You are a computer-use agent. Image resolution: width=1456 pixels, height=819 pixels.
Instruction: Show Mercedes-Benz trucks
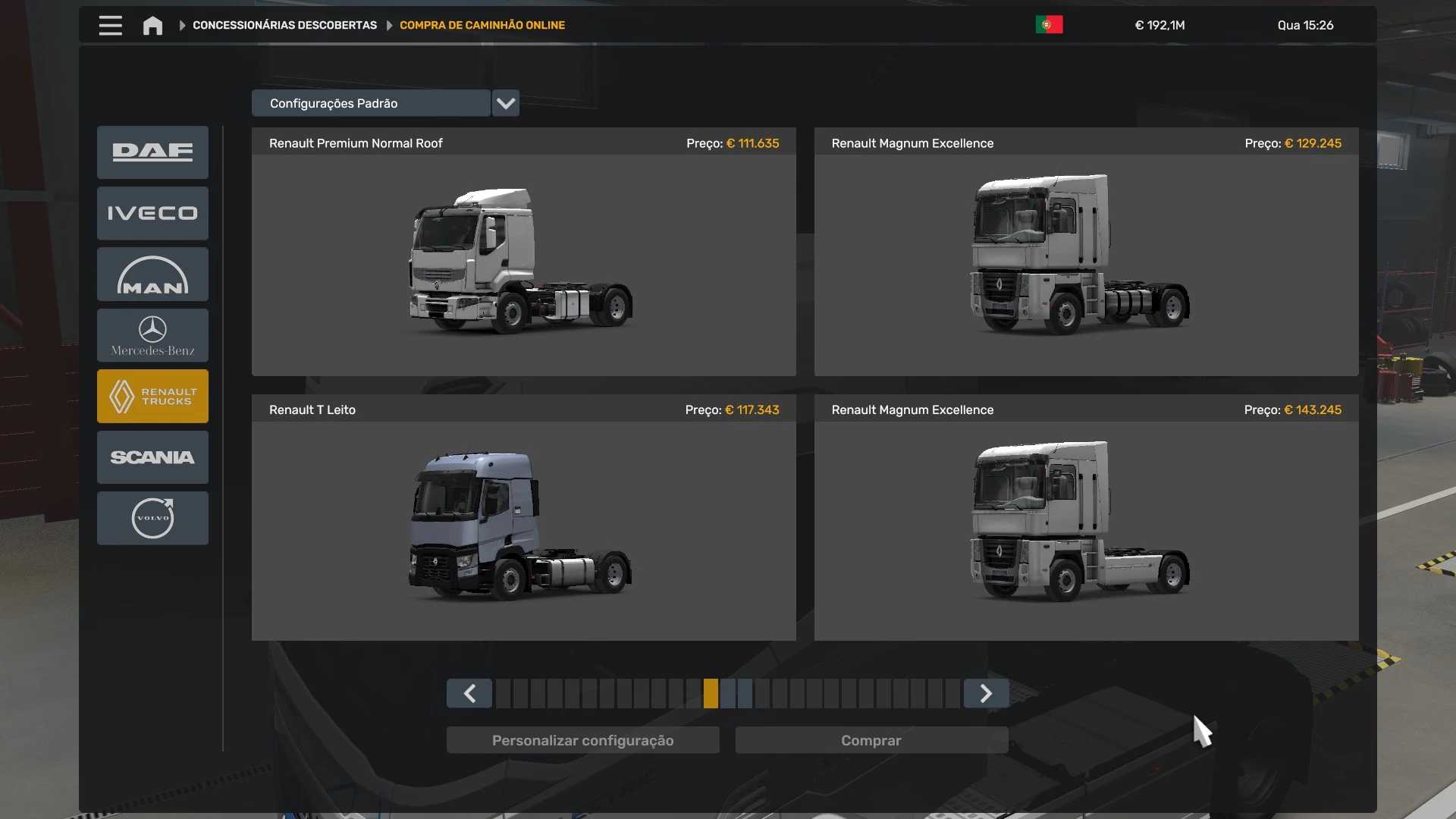pyautogui.click(x=152, y=335)
